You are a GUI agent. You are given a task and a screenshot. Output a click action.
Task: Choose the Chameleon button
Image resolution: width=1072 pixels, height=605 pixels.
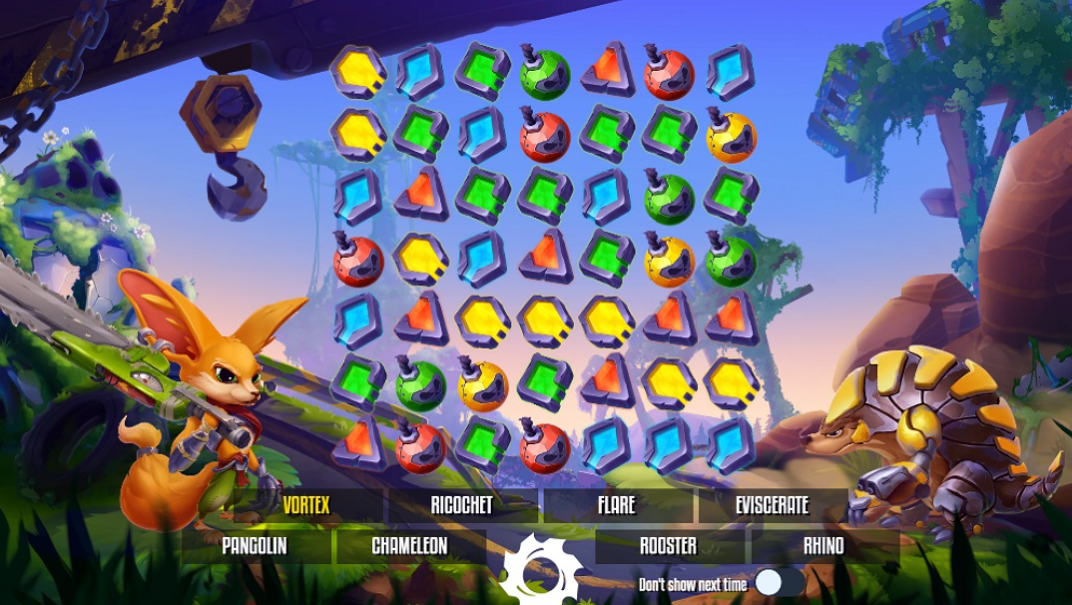pos(409,546)
